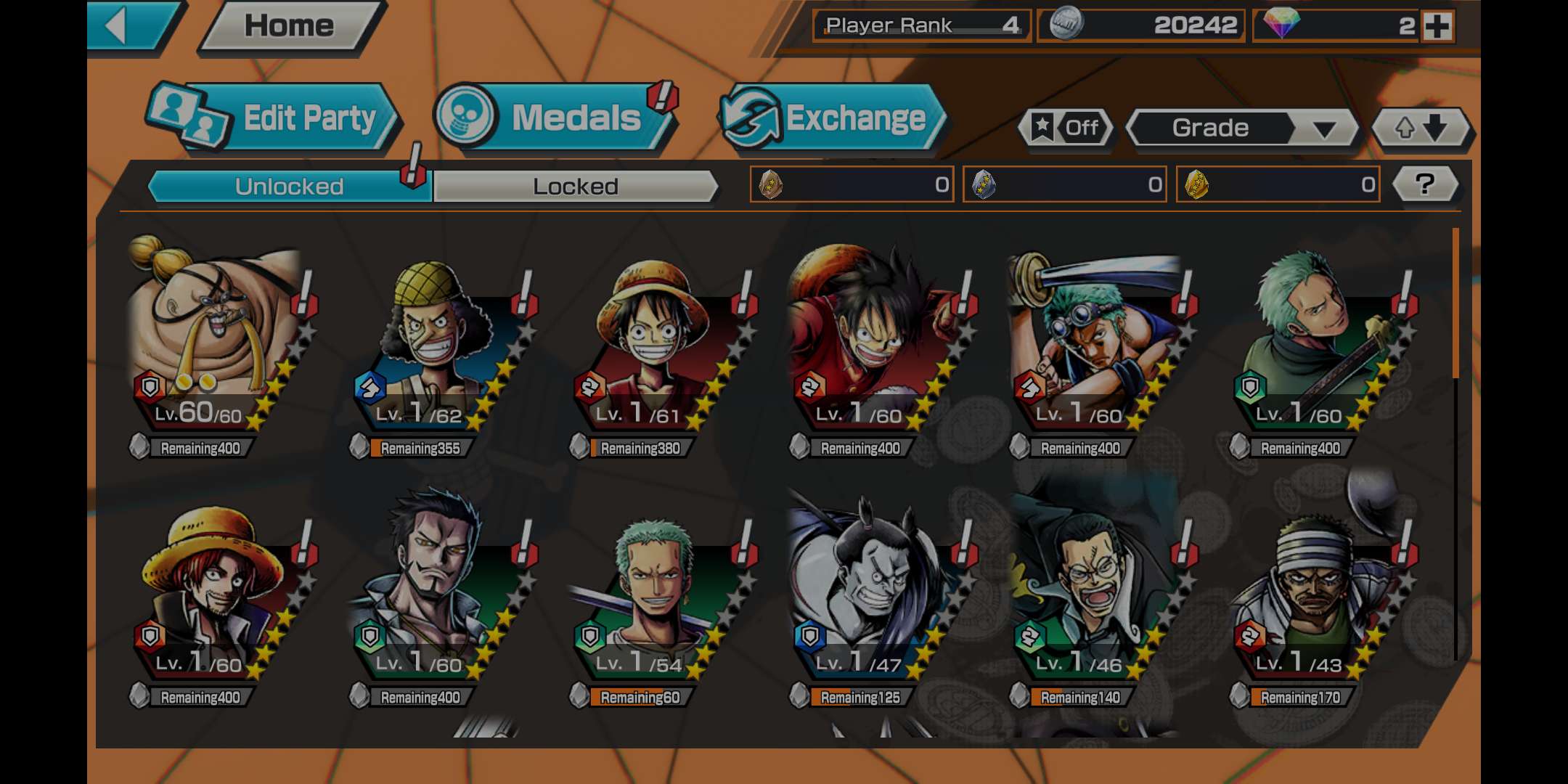Return to the Home screen
Image resolution: width=1568 pixels, height=784 pixels.
click(289, 27)
